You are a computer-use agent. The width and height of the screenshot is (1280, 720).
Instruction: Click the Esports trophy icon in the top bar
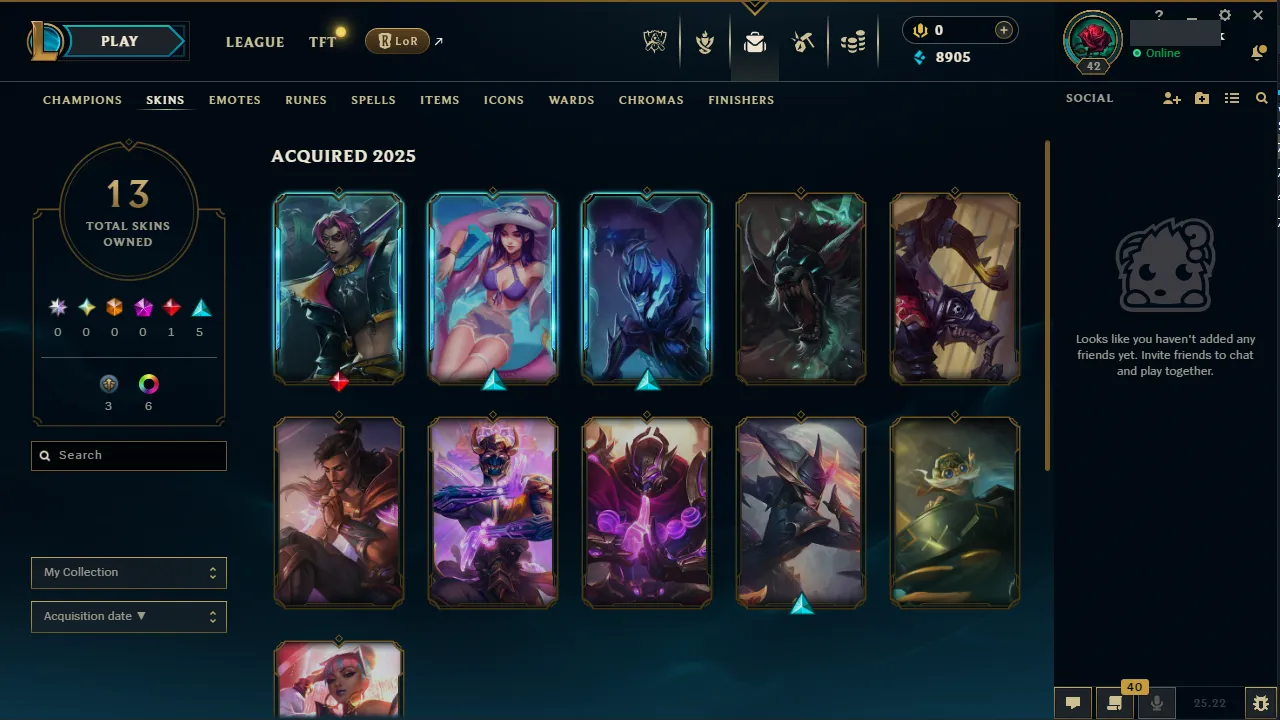click(x=655, y=42)
